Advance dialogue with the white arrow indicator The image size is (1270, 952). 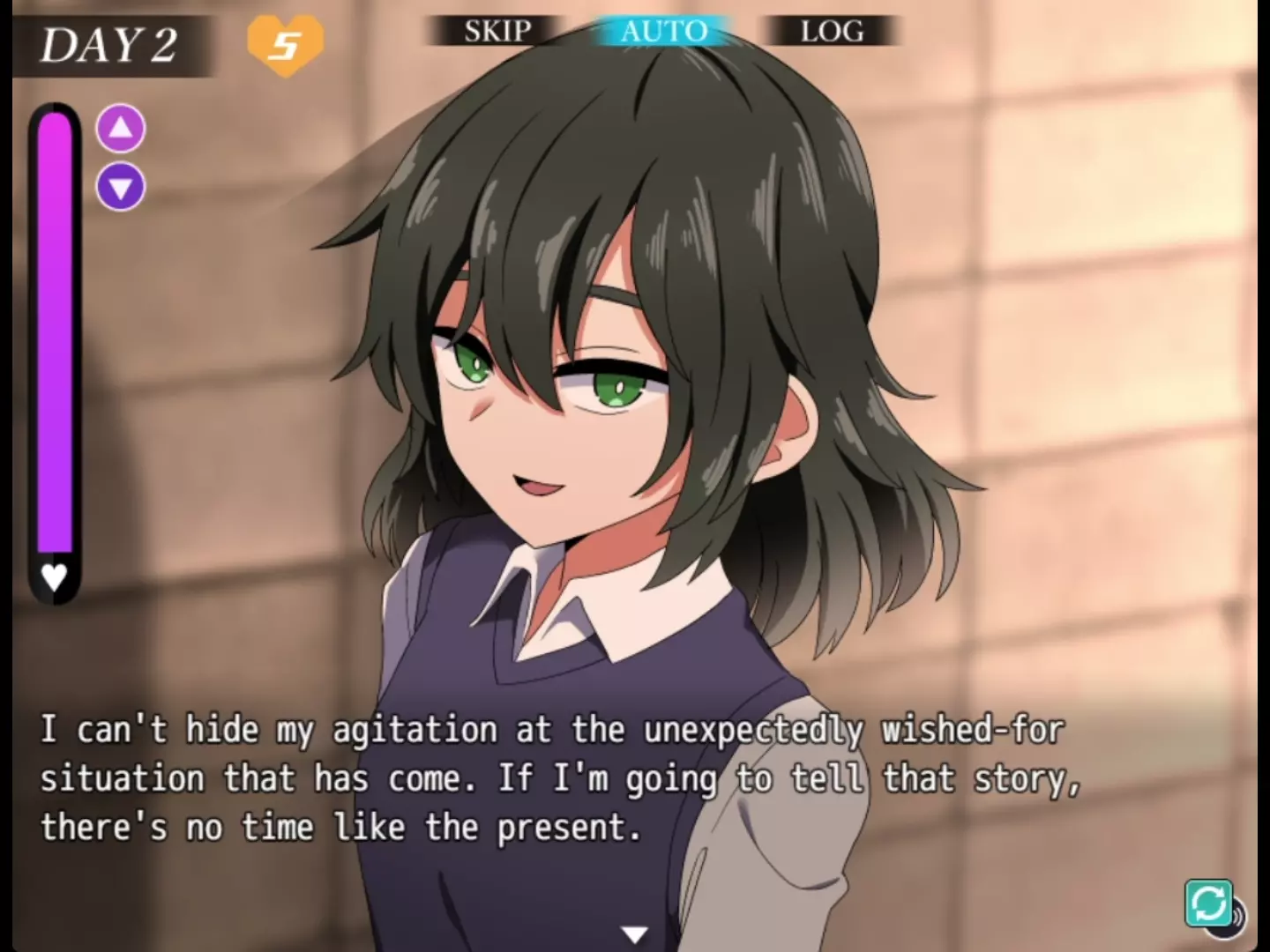click(634, 934)
